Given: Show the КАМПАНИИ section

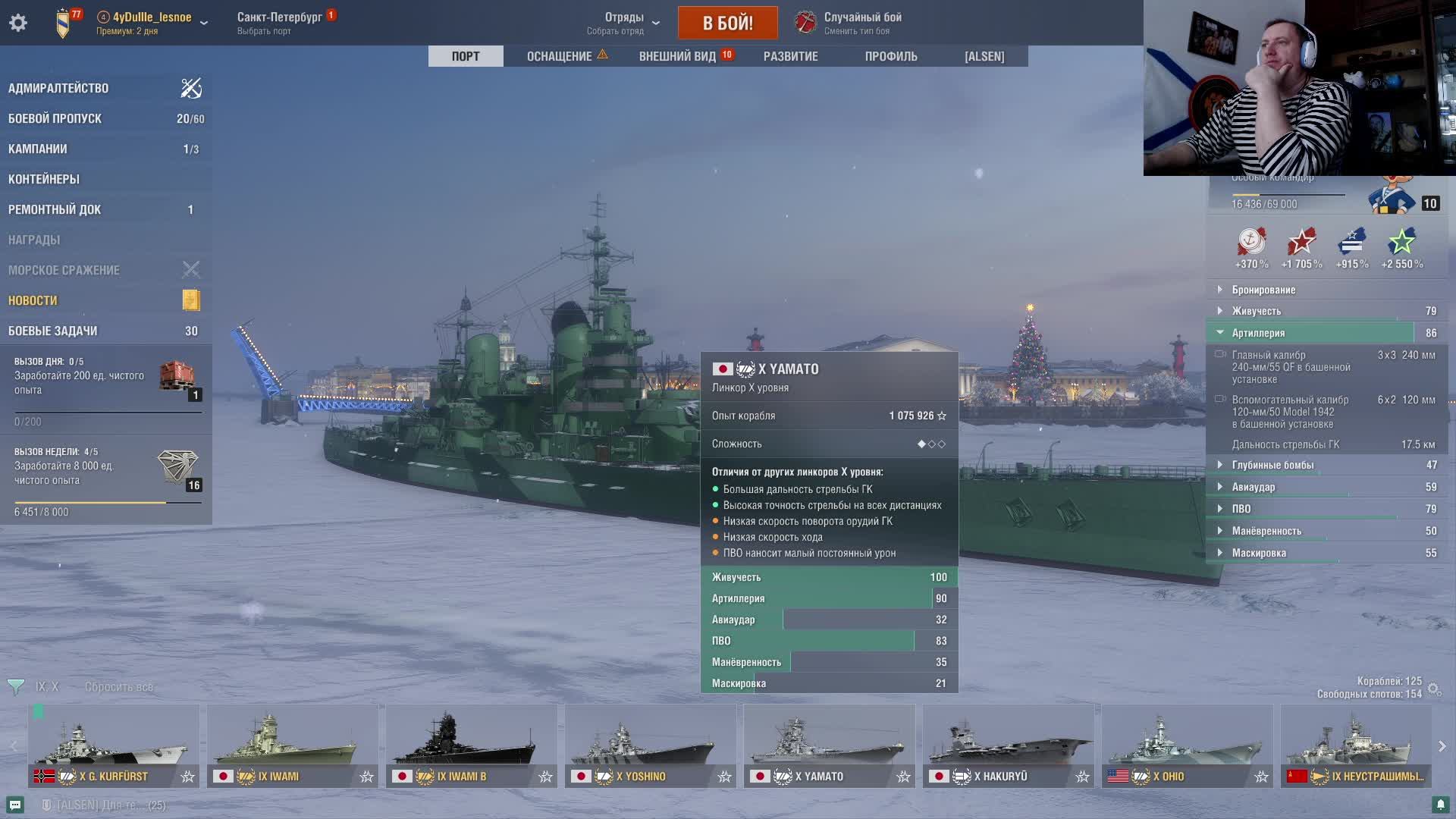Looking at the screenshot, I should 38,149.
